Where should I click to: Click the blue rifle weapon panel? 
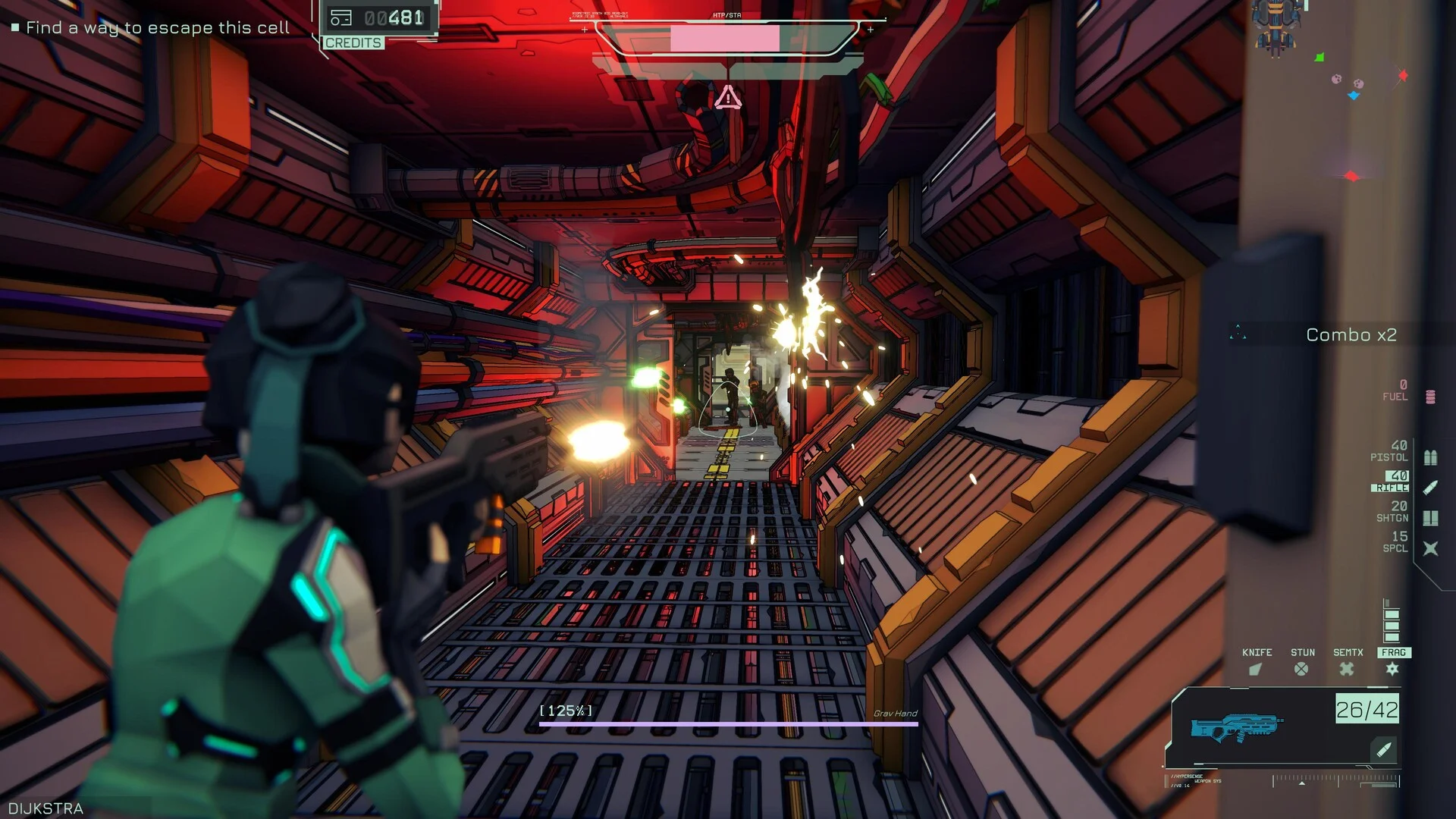(x=1282, y=727)
